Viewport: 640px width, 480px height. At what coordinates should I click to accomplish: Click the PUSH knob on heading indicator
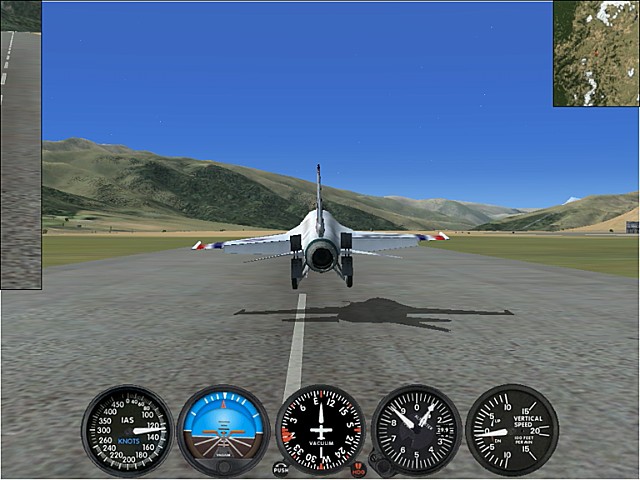[280, 468]
